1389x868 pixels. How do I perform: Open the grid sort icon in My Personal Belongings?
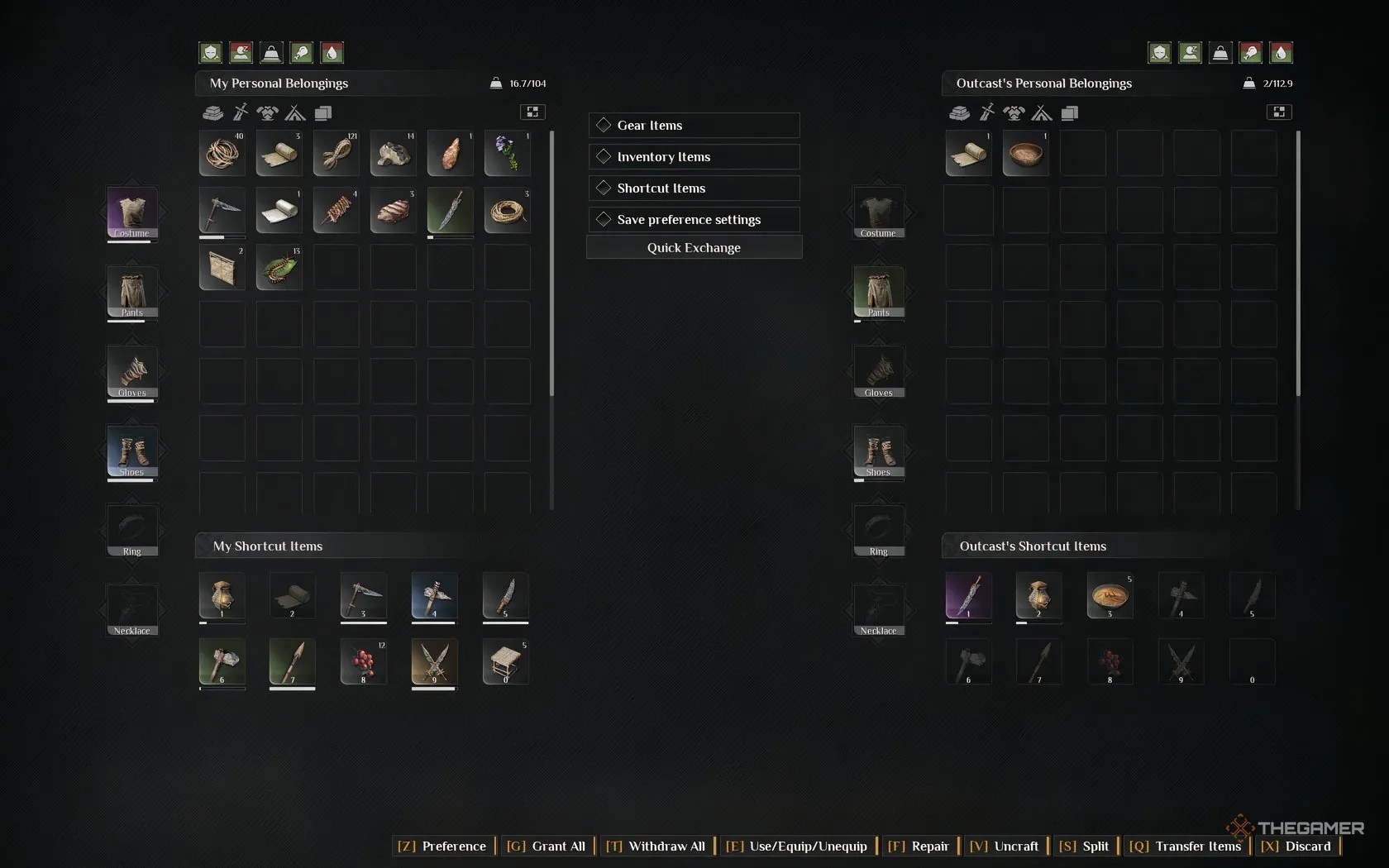(532, 112)
